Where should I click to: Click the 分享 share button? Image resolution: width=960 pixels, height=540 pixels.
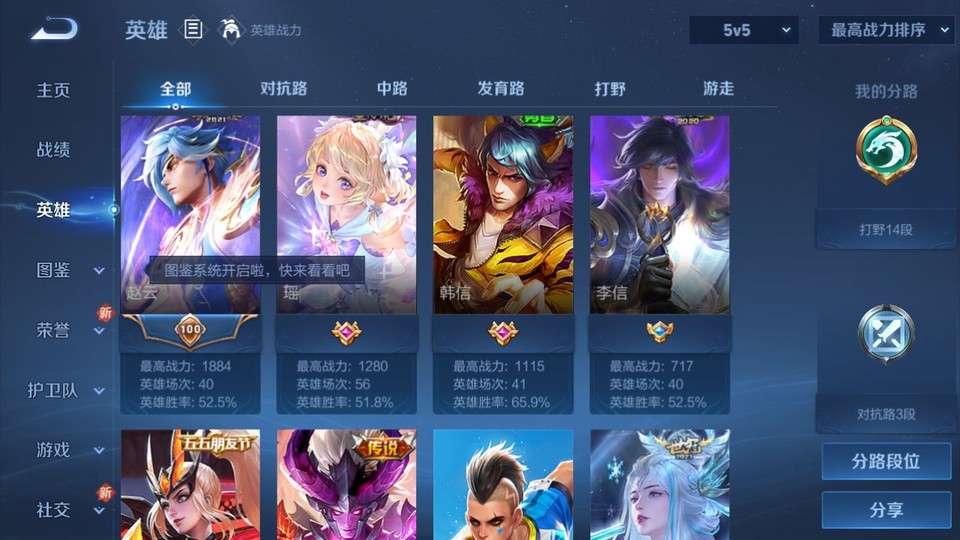click(x=886, y=510)
